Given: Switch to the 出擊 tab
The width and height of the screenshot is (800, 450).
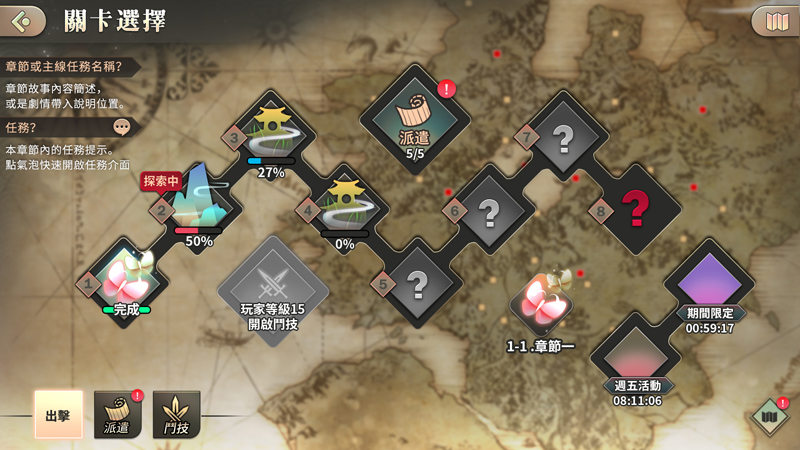Looking at the screenshot, I should pos(58,414).
